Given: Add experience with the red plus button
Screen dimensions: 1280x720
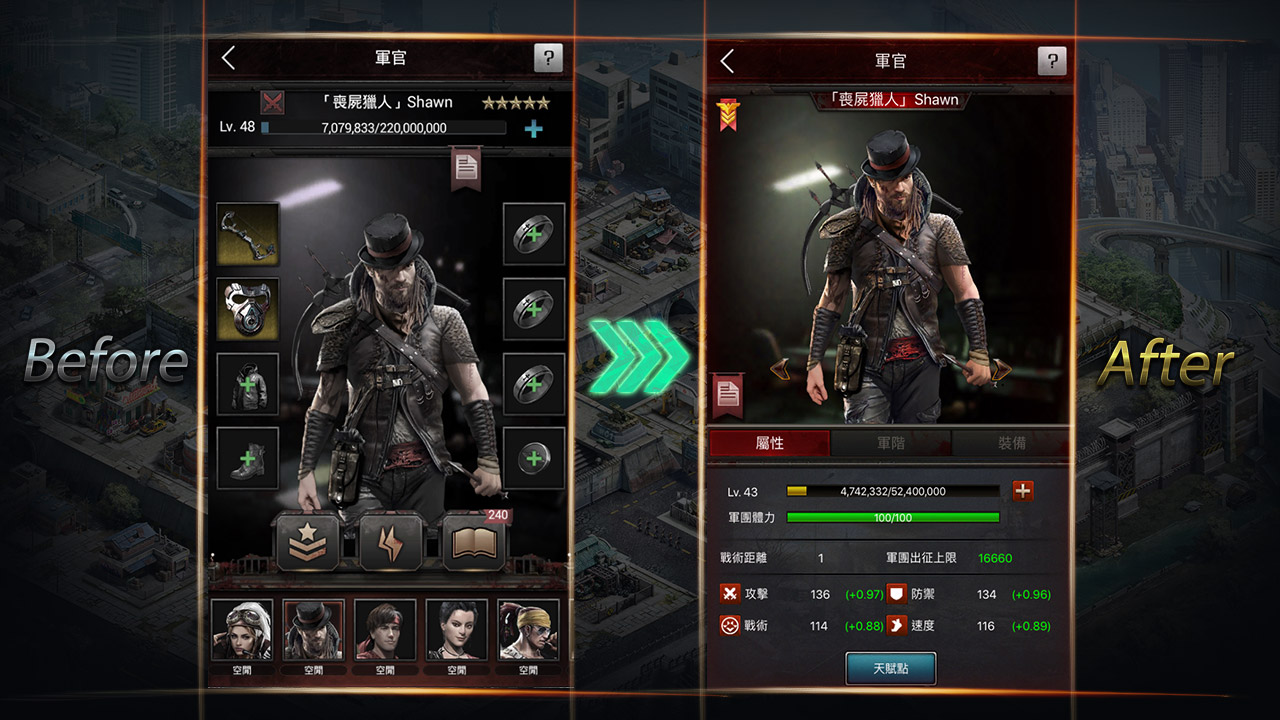Looking at the screenshot, I should coord(1023,491).
